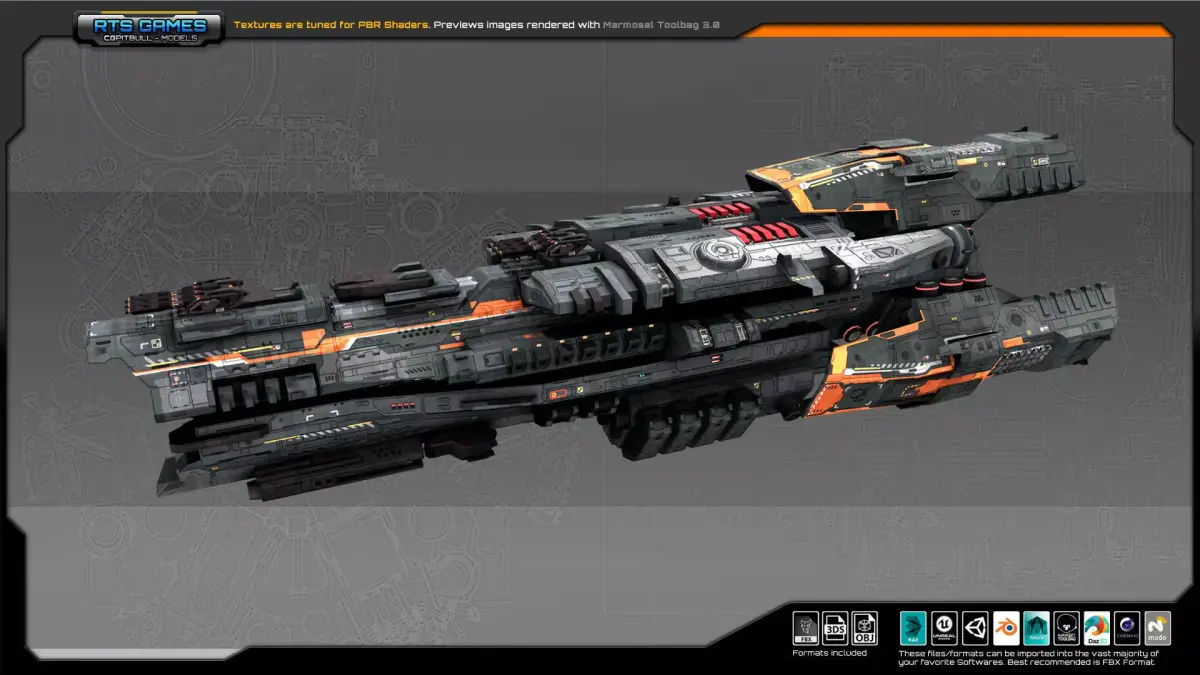Click the 3ds Max software icon
The width and height of the screenshot is (1200, 675).
914,628
